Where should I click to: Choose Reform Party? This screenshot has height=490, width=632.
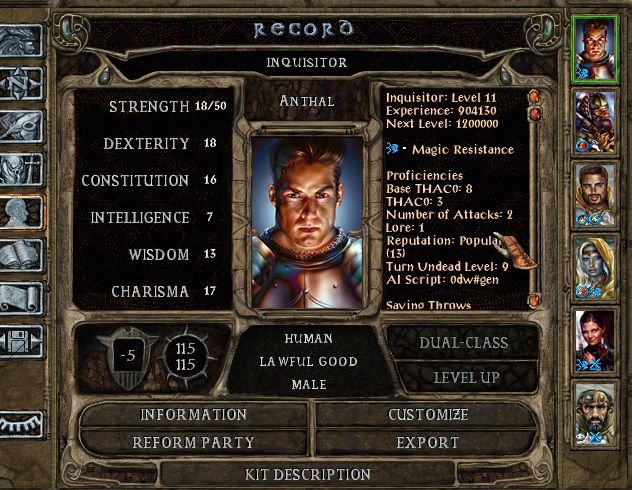click(x=194, y=442)
